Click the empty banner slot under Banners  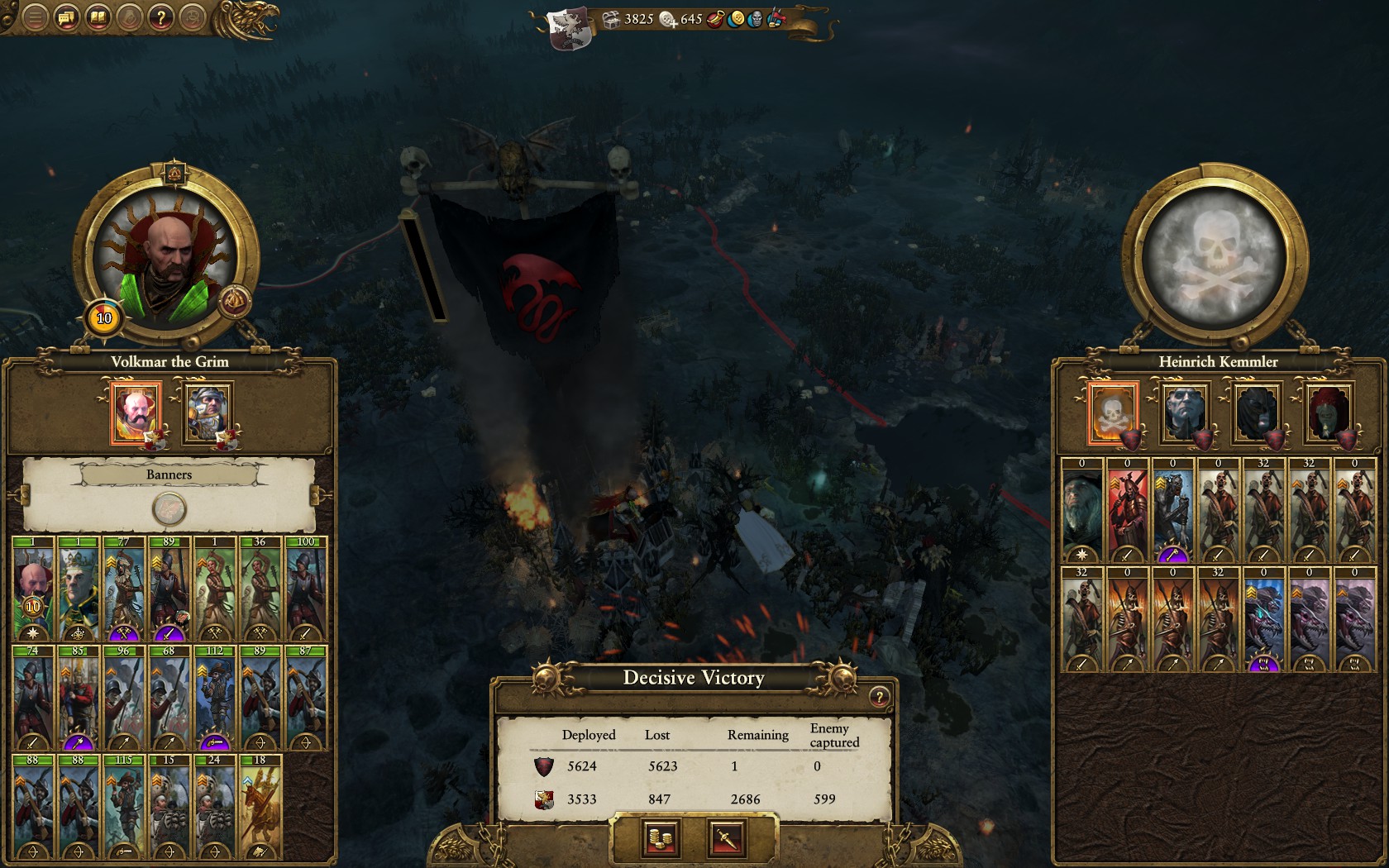tap(169, 509)
